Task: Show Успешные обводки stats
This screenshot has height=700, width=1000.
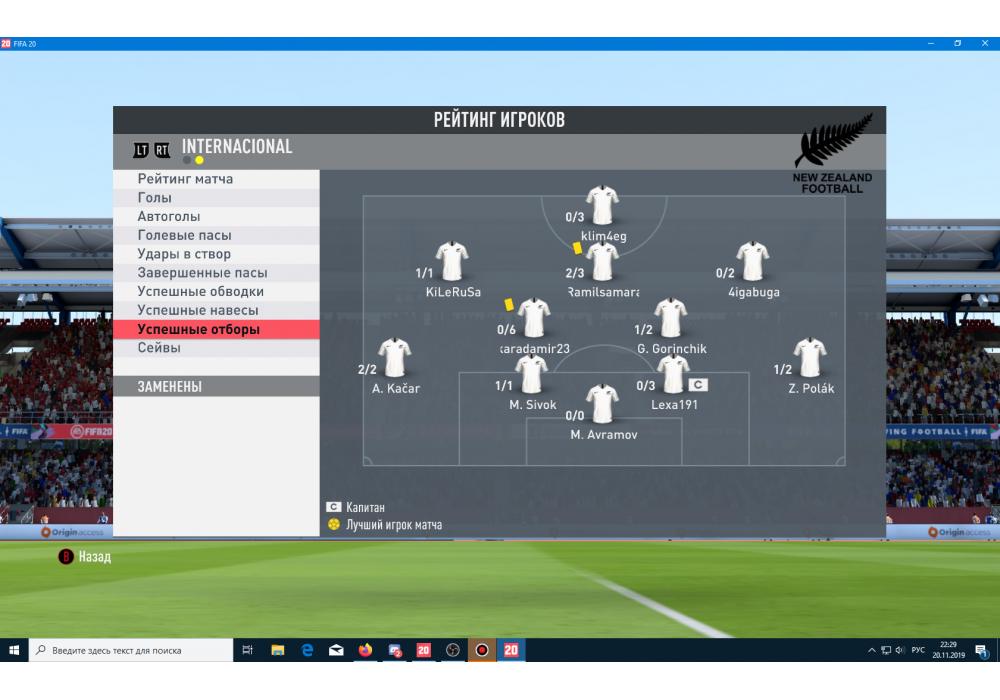Action: click(201, 292)
